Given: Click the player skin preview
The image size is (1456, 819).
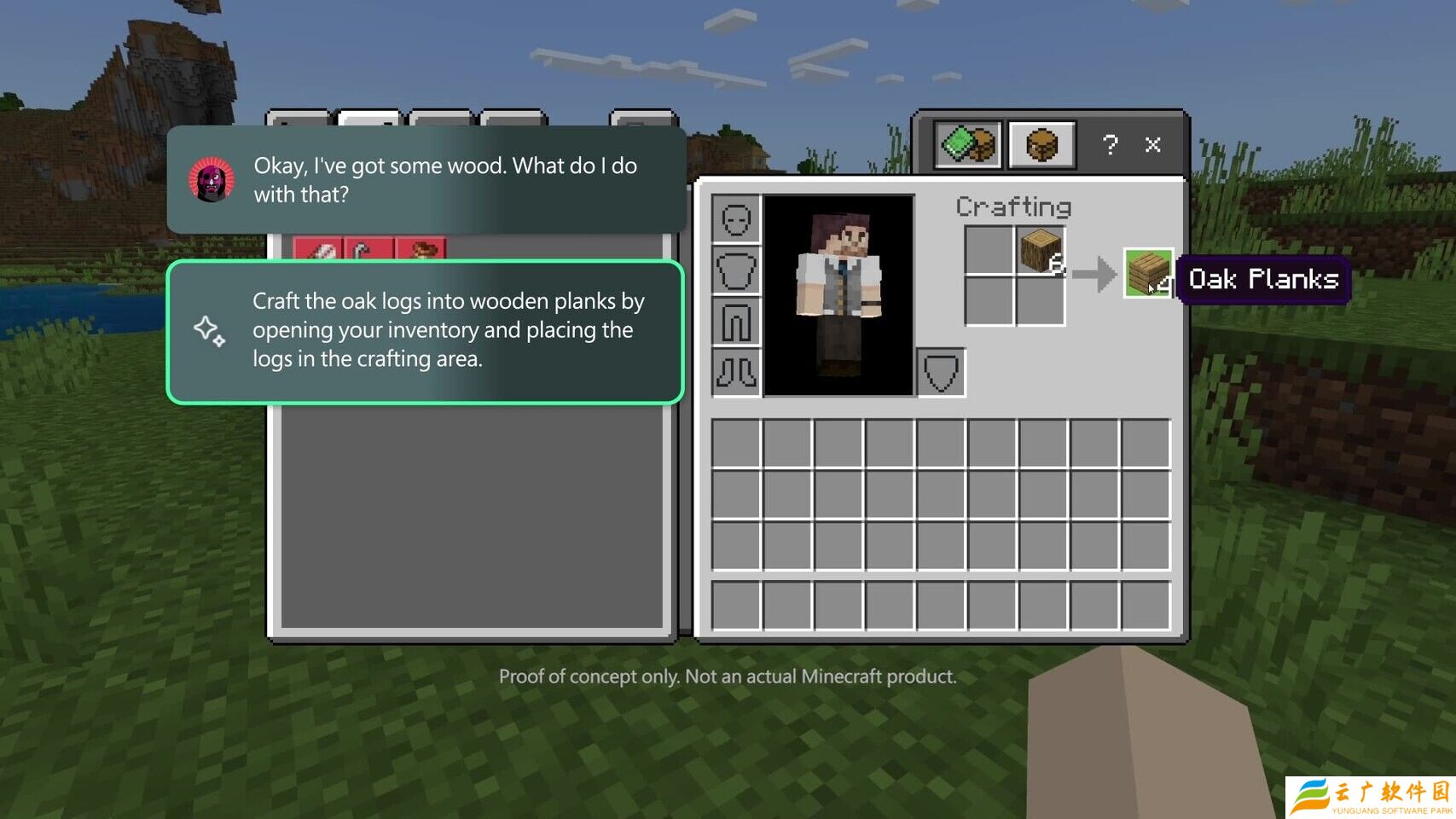Looking at the screenshot, I should 838,295.
